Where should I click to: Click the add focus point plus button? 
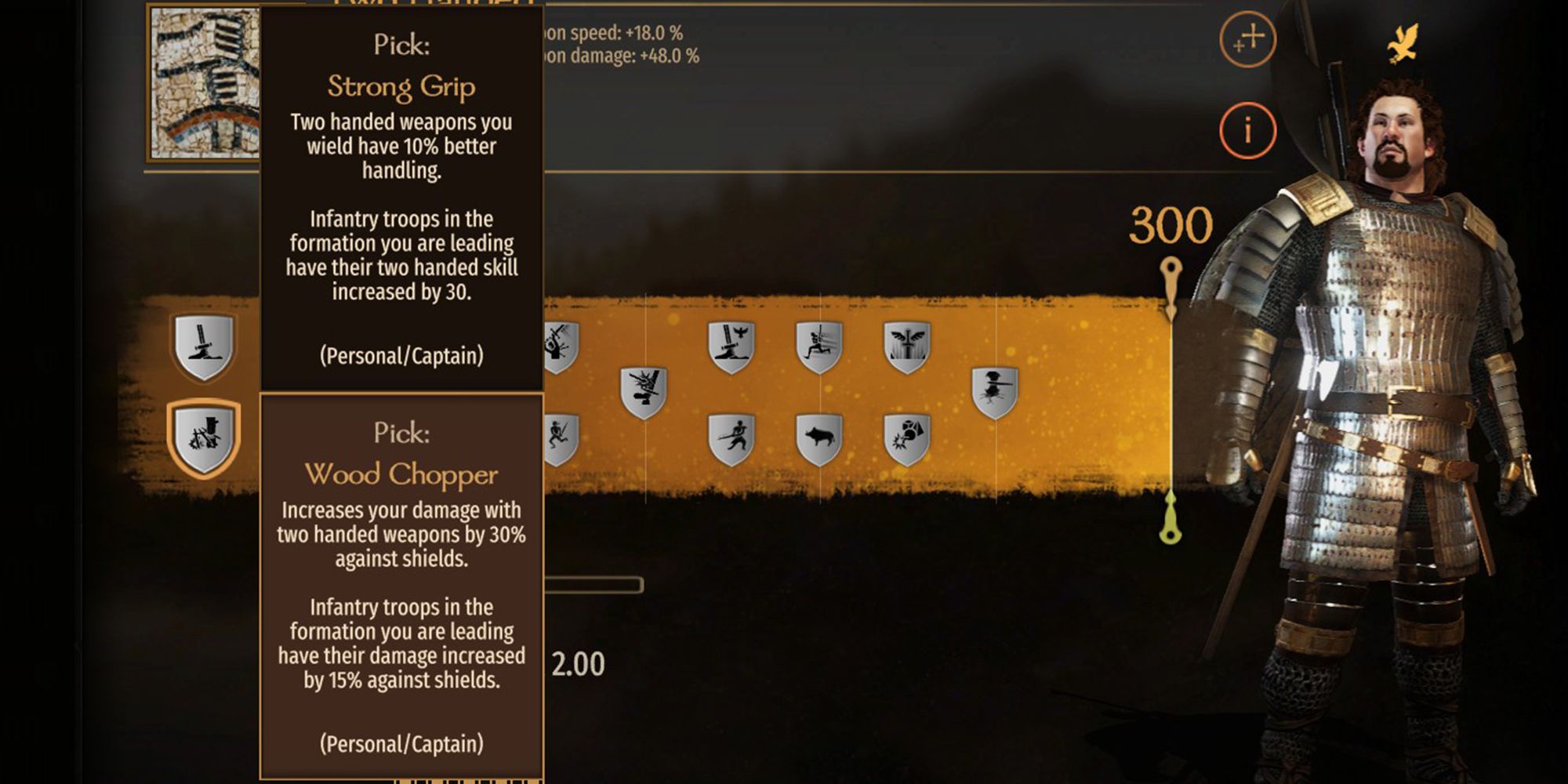(1248, 40)
